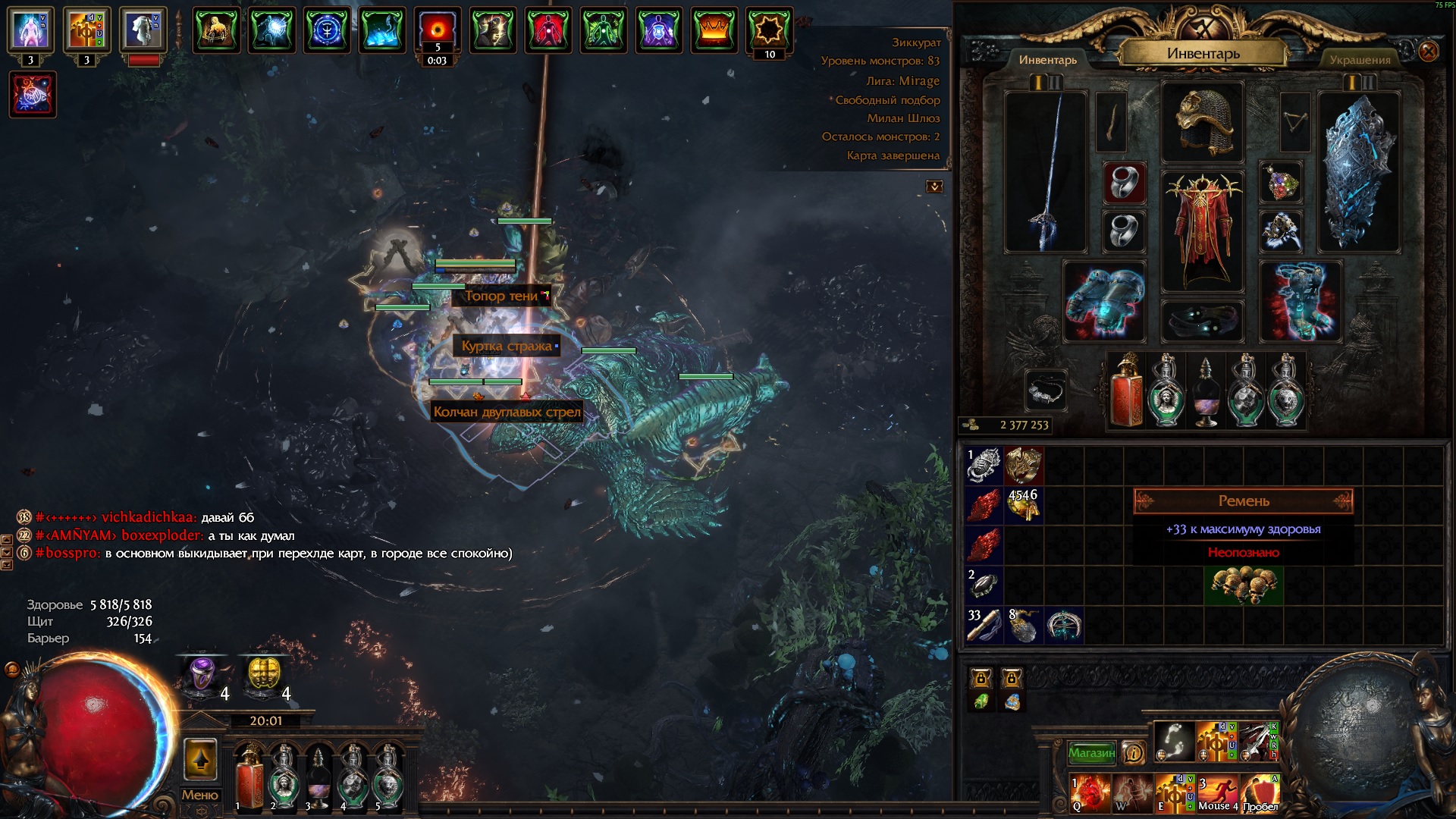
Task: Select the equipped boots slot
Action: [x=1300, y=301]
